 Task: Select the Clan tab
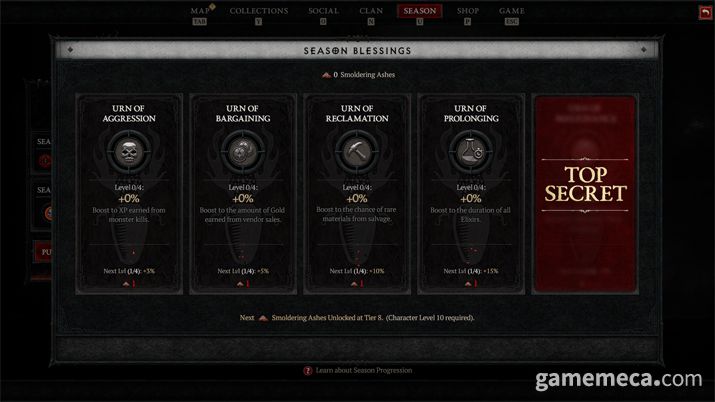(x=371, y=12)
